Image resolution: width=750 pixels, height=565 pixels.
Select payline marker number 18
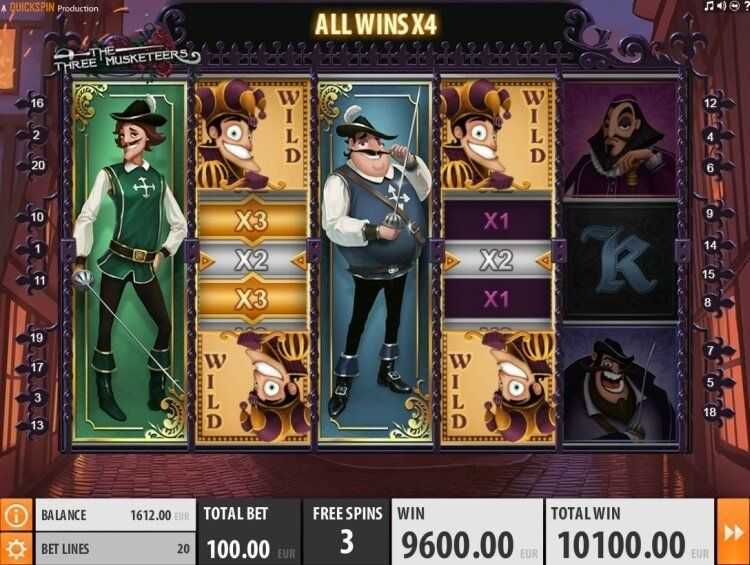[711, 412]
